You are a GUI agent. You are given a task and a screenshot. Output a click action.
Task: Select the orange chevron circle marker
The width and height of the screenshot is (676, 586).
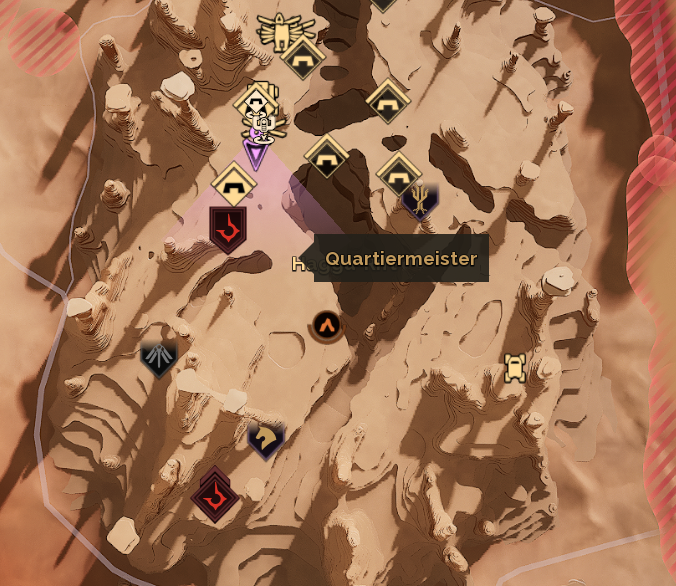point(326,325)
